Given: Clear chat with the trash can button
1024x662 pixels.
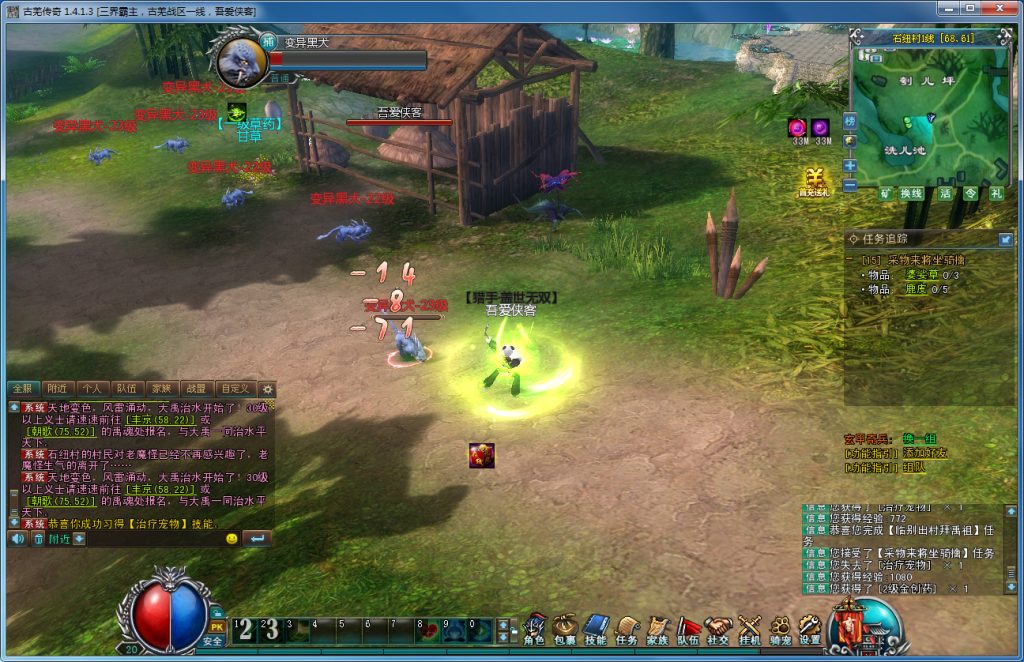Looking at the screenshot, I should click(x=38, y=539).
